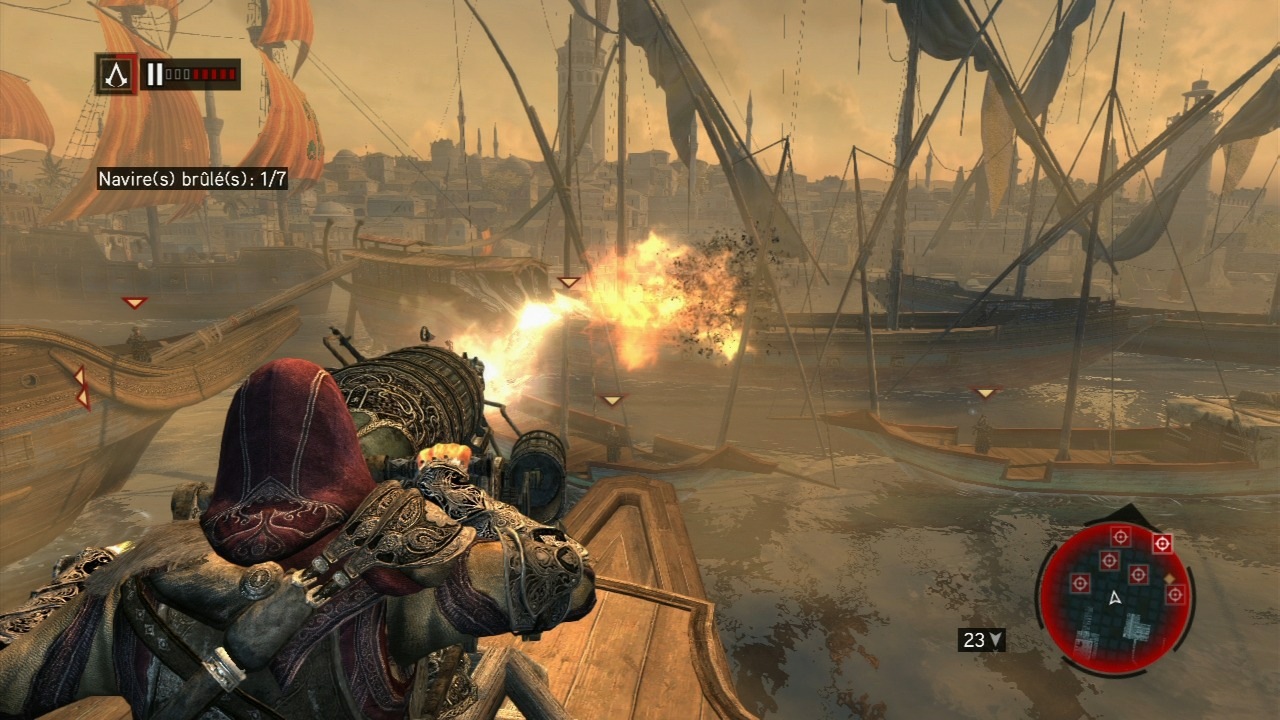1280x720 pixels.
Task: Click the white health segments in the status bar
Action: click(178, 73)
